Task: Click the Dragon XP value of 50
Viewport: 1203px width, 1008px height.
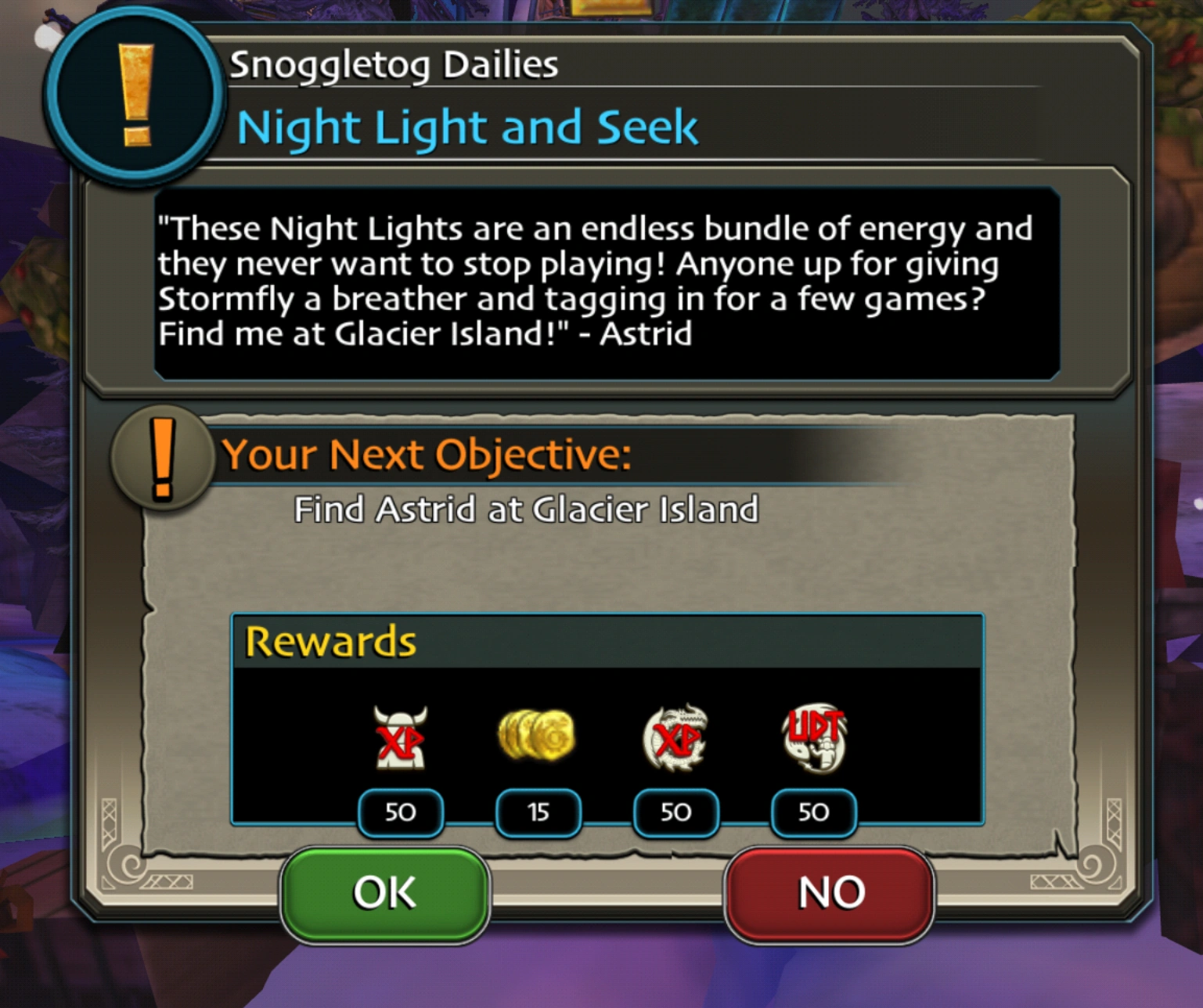Action: pyautogui.click(x=675, y=813)
